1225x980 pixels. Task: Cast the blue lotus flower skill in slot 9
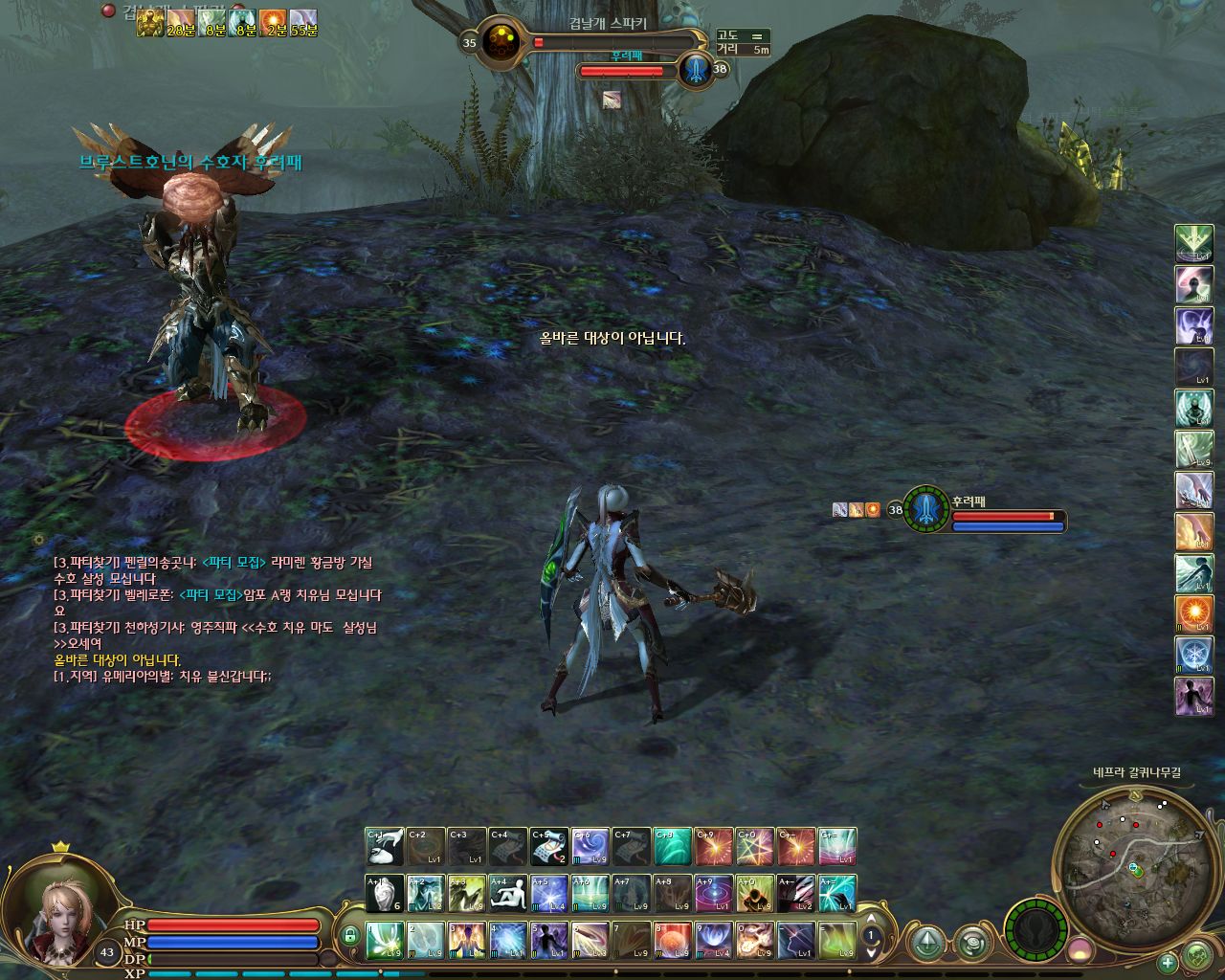tap(714, 940)
